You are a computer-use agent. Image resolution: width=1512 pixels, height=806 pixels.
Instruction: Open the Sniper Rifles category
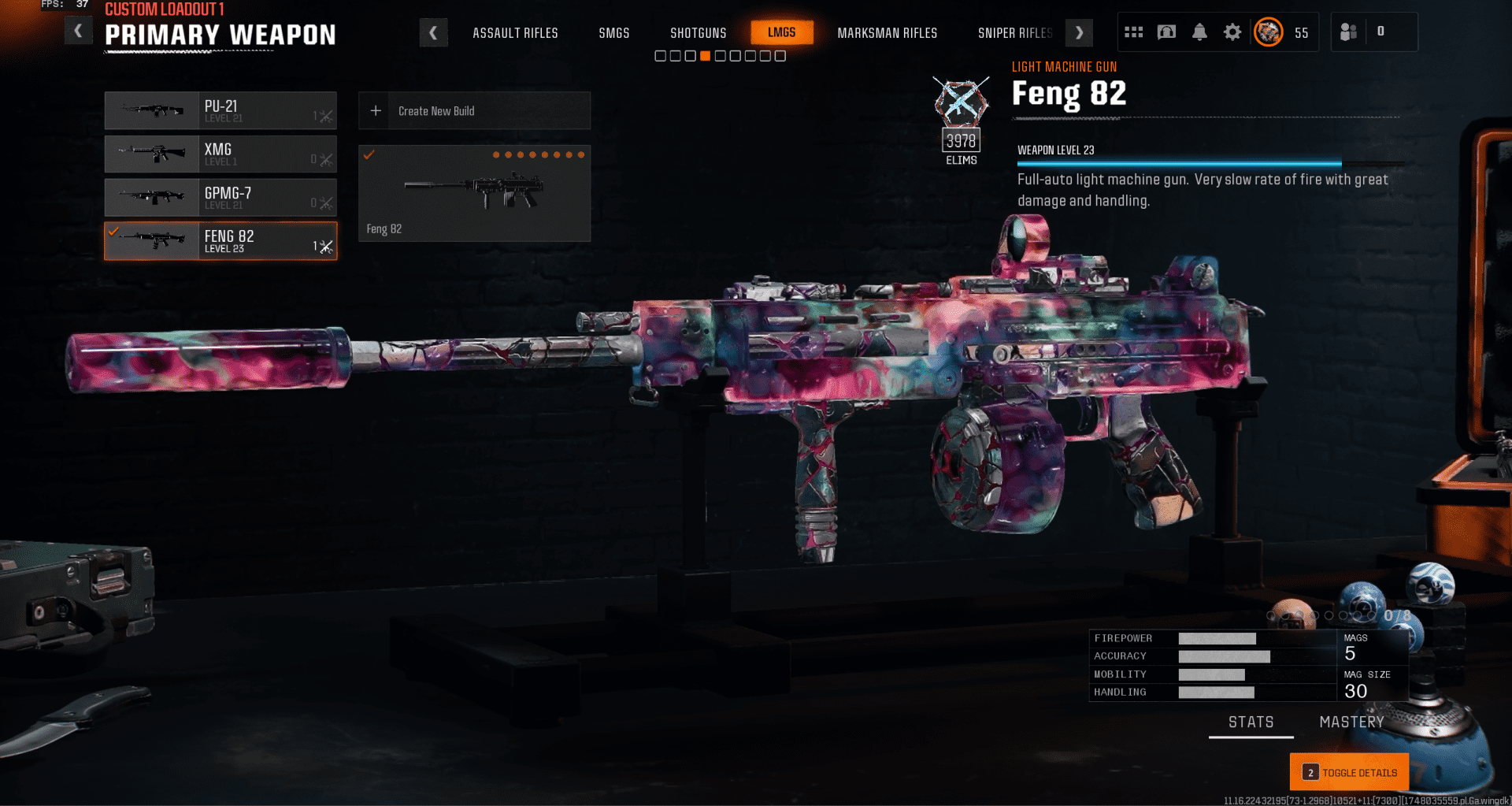(x=1014, y=33)
